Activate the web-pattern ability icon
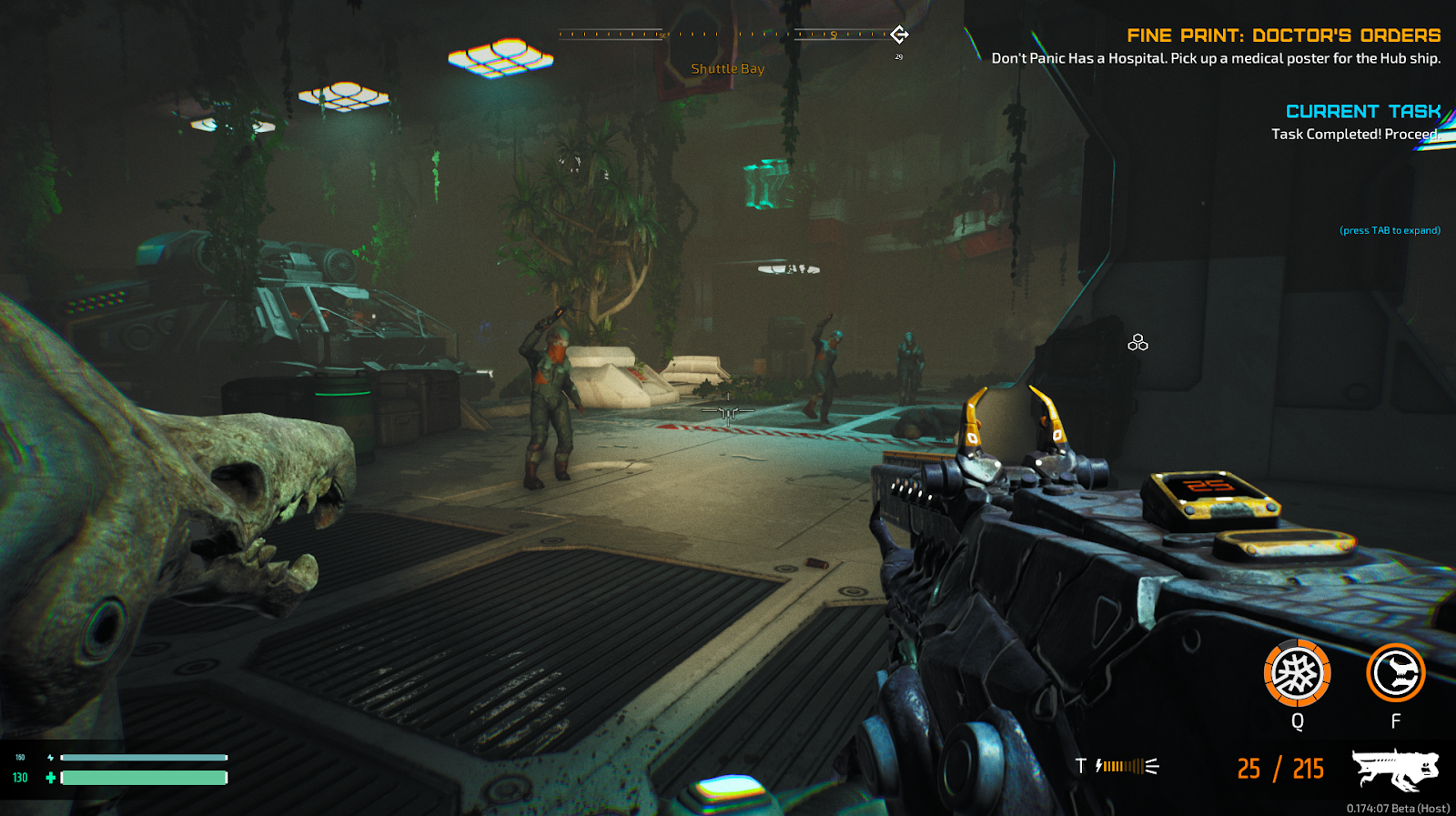Image resolution: width=1456 pixels, height=816 pixels. point(1297,673)
